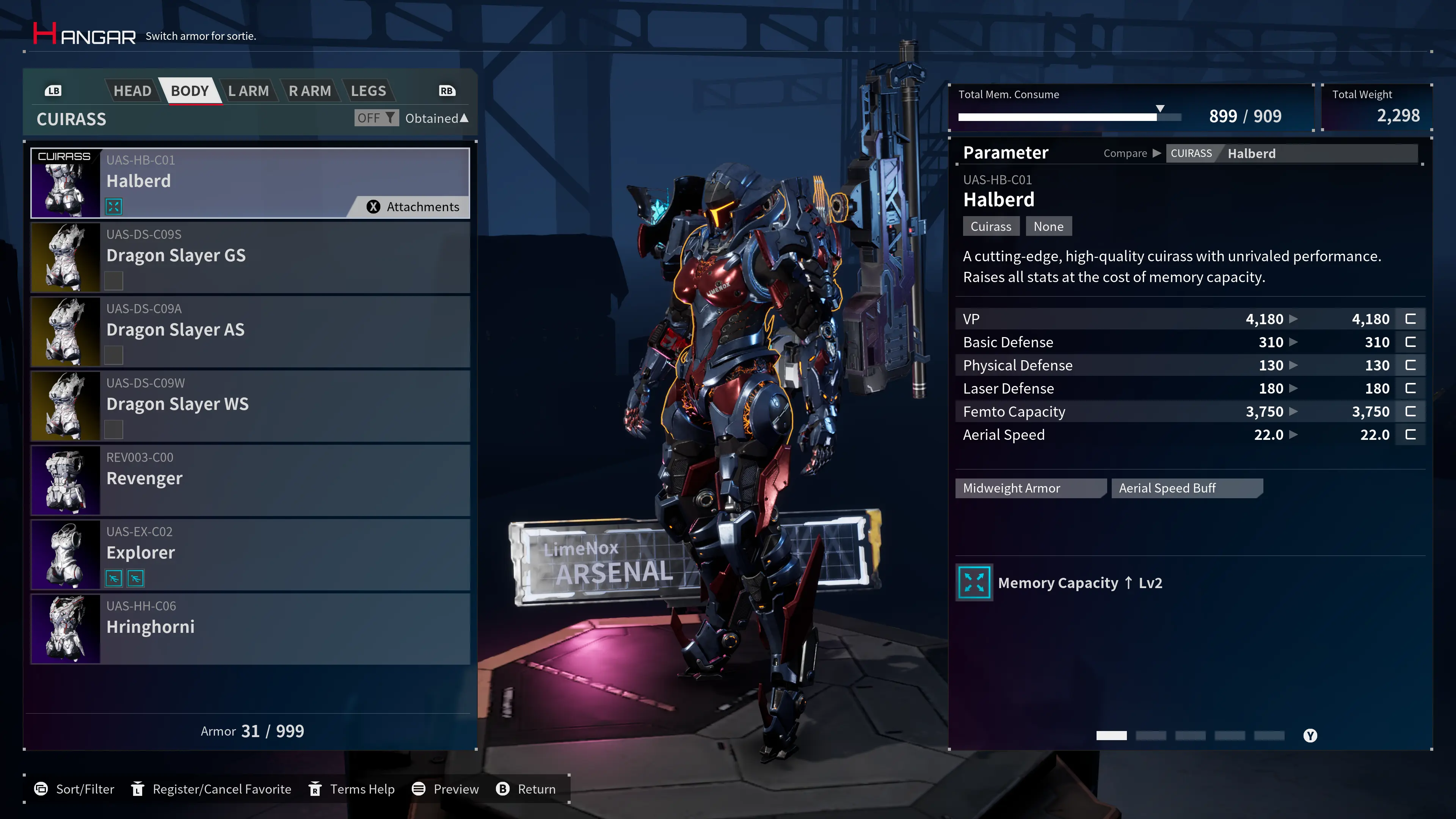The width and height of the screenshot is (1456, 819).
Task: Click Register/Cancel Favorite
Action: 211,789
